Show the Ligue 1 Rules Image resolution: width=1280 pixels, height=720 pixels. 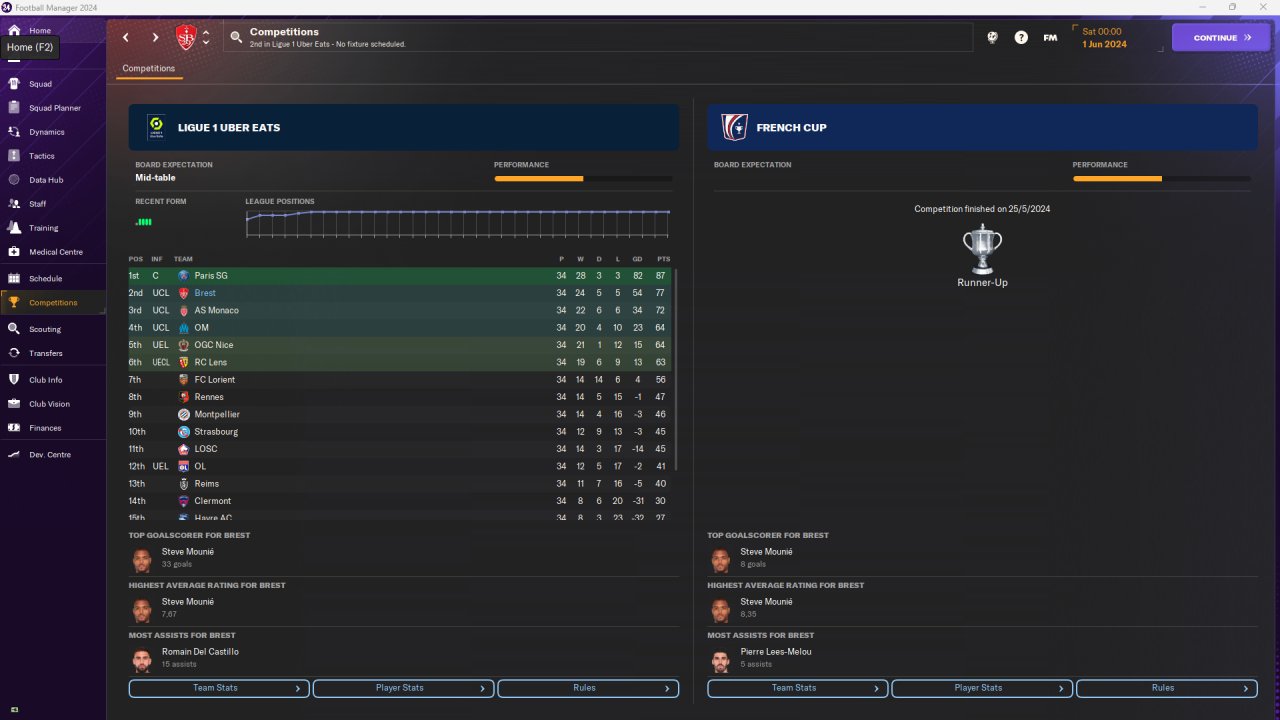point(587,688)
